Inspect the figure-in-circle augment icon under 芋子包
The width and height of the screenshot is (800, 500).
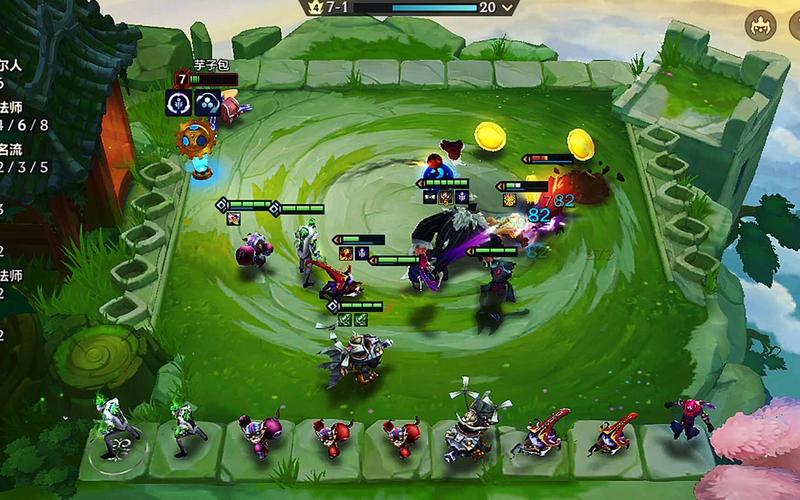[180, 102]
